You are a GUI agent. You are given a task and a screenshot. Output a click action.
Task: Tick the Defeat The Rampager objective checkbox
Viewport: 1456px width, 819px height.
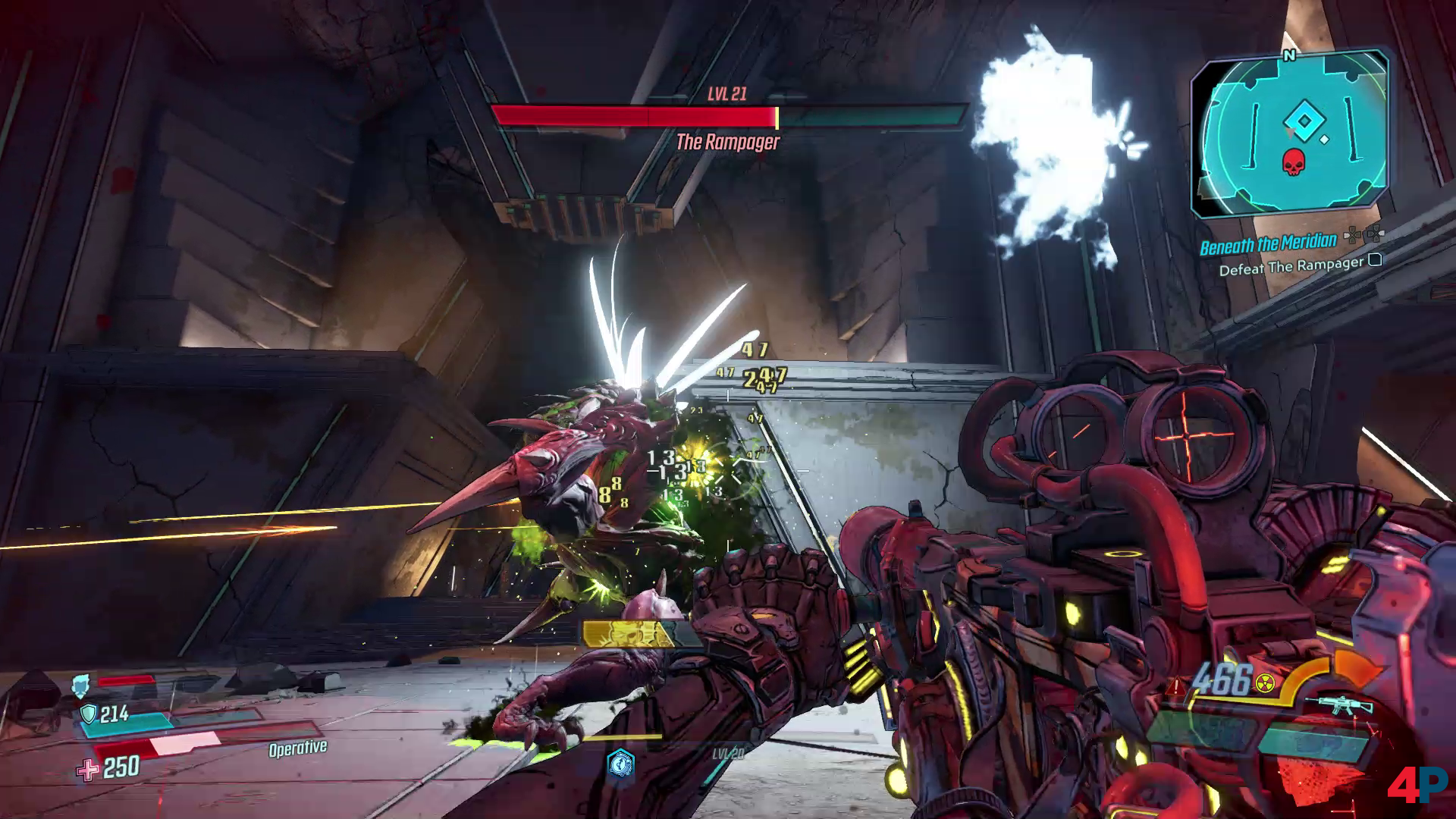coord(1374,260)
